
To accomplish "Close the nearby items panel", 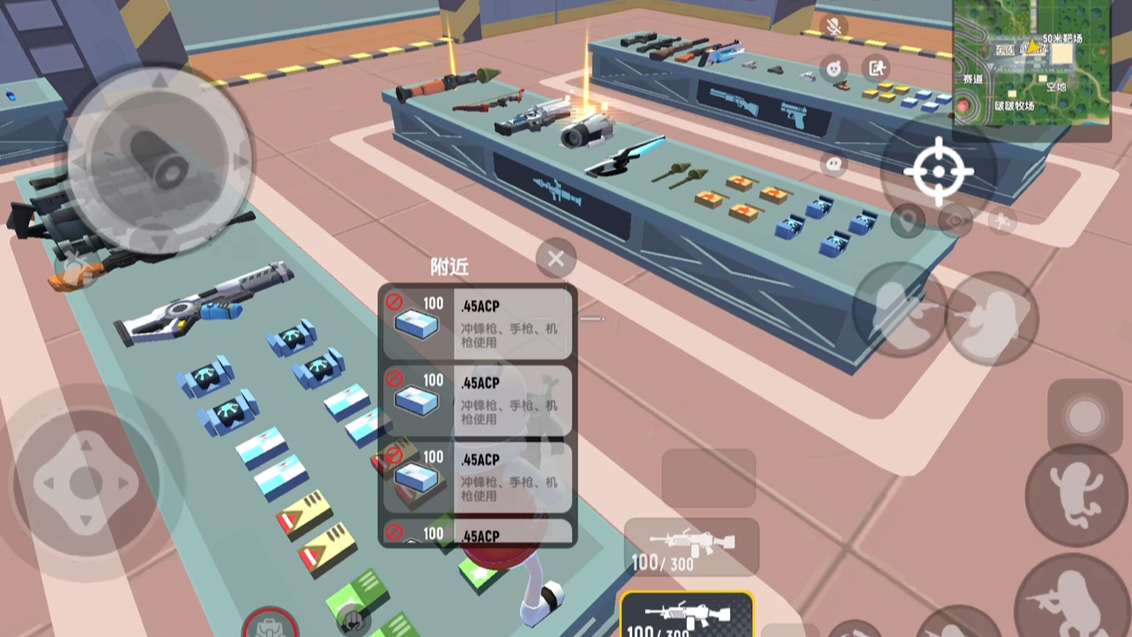I will pos(556,259).
